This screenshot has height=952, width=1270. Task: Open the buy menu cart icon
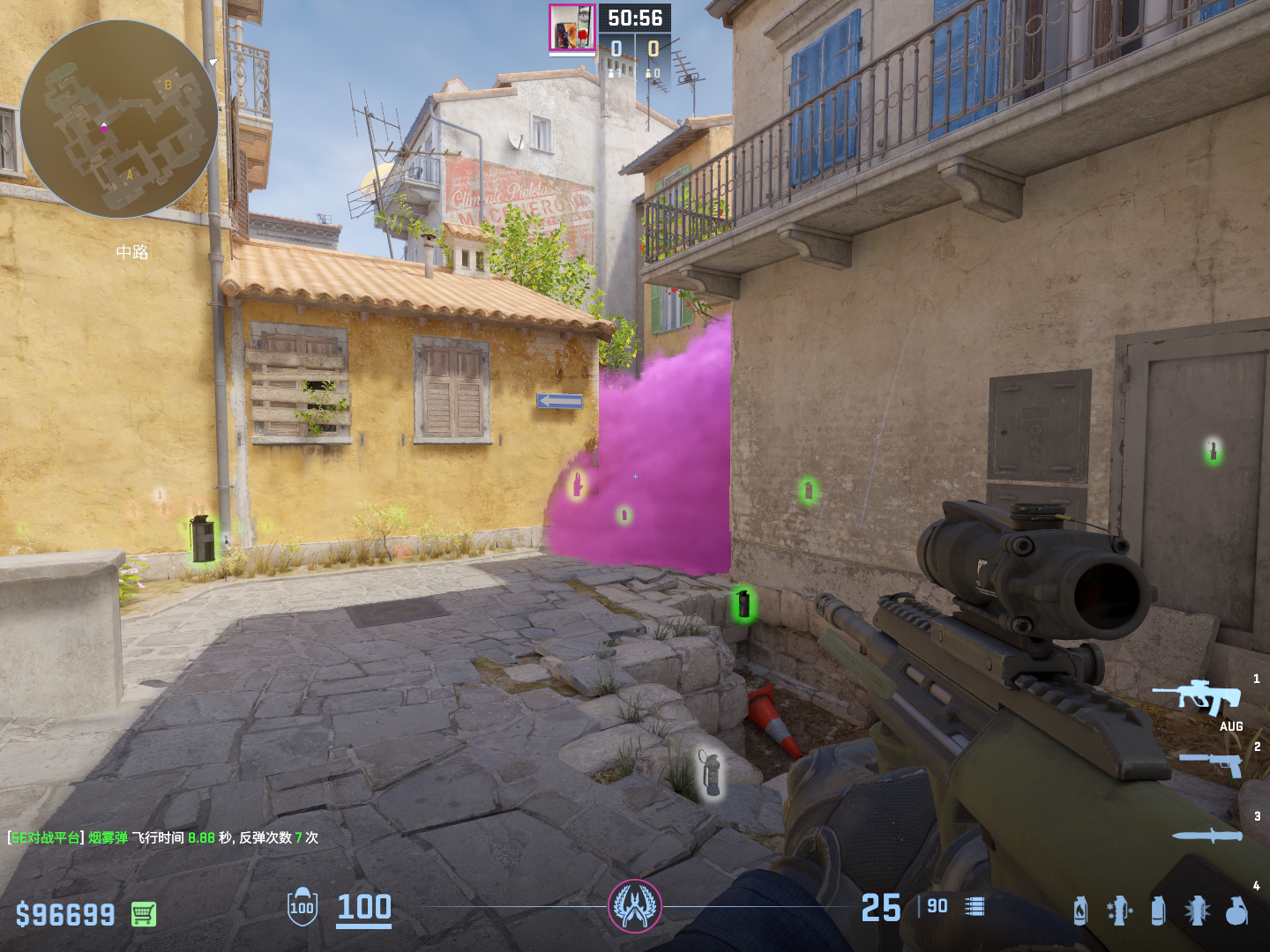coord(144,914)
